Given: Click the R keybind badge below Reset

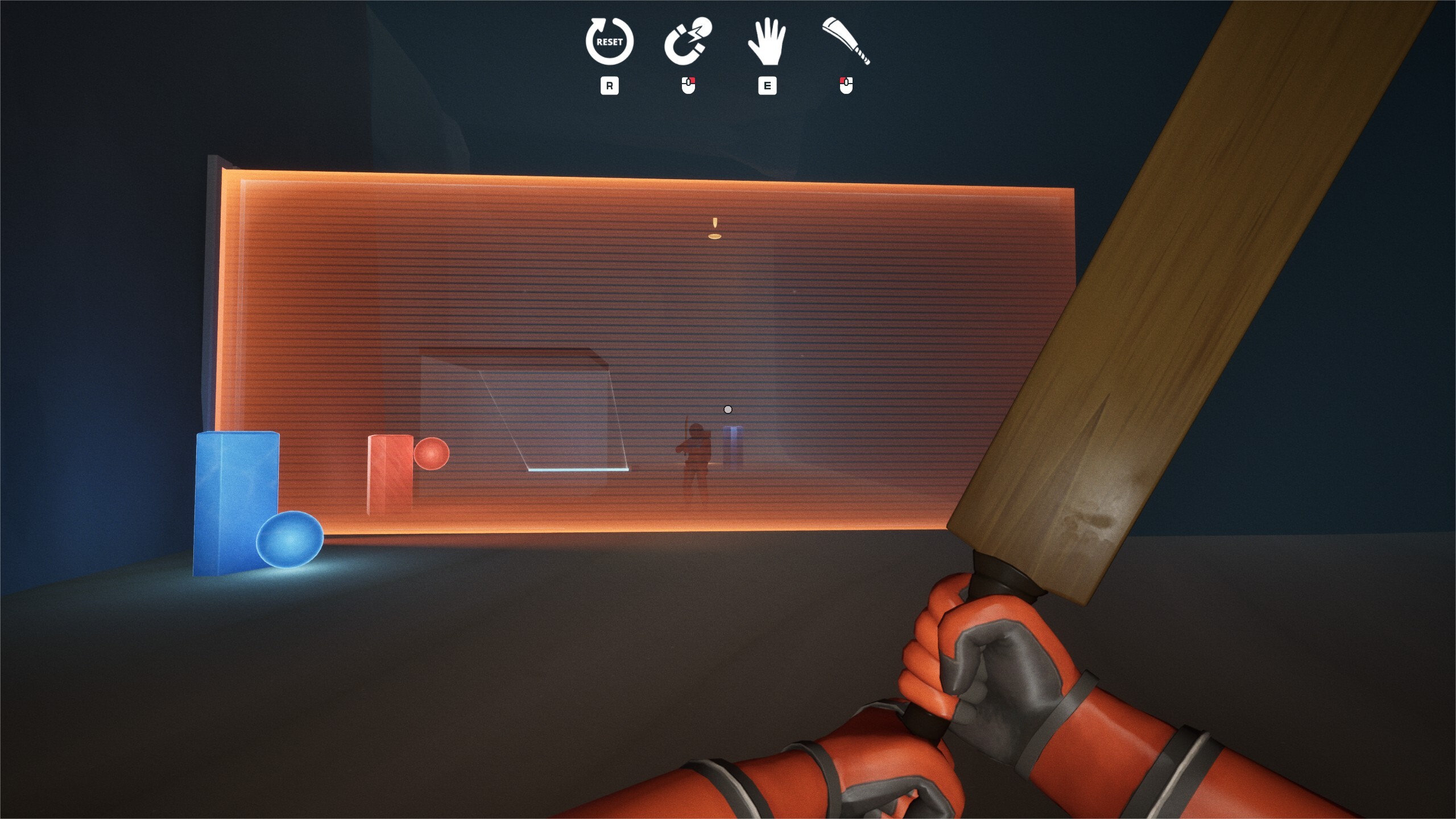Looking at the screenshot, I should pyautogui.click(x=609, y=85).
